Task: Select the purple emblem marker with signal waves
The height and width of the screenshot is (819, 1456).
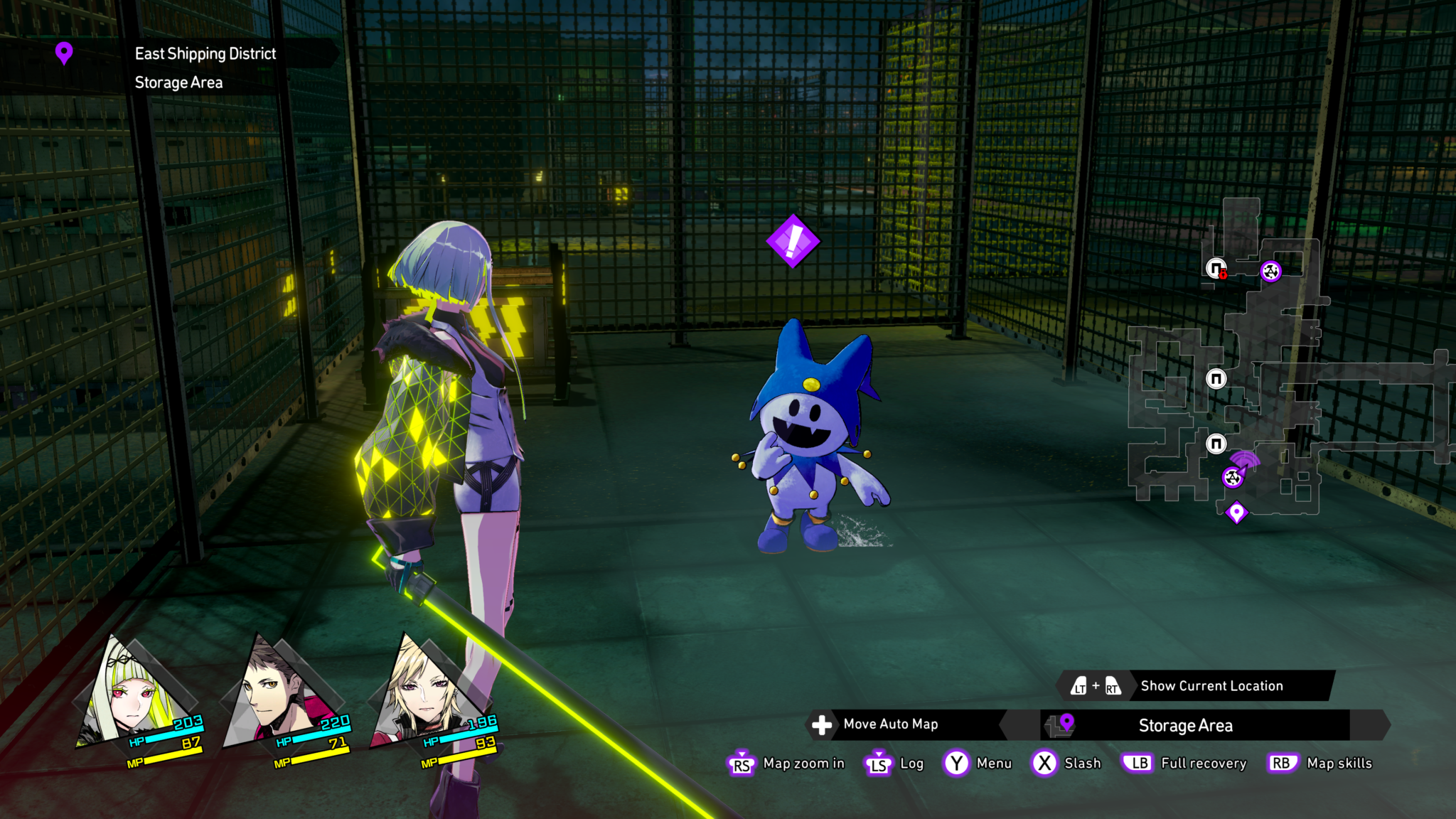Action: click(1233, 477)
